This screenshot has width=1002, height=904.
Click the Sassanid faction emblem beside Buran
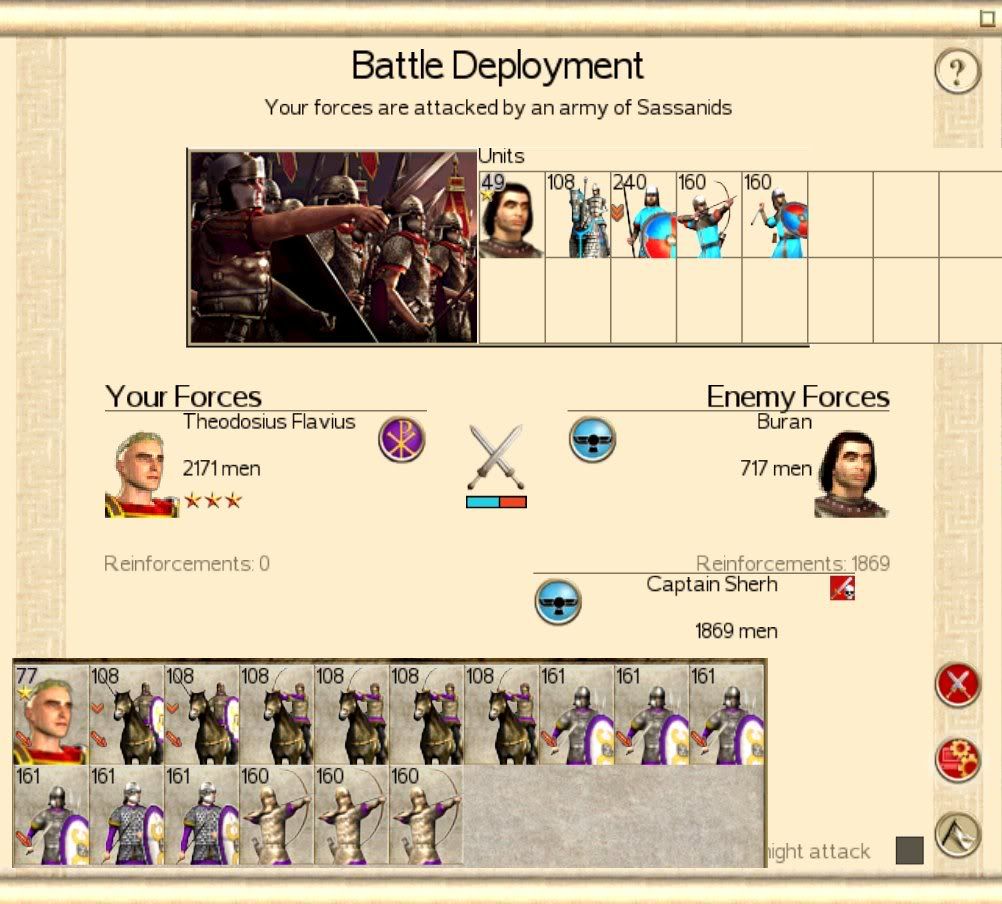[x=592, y=440]
